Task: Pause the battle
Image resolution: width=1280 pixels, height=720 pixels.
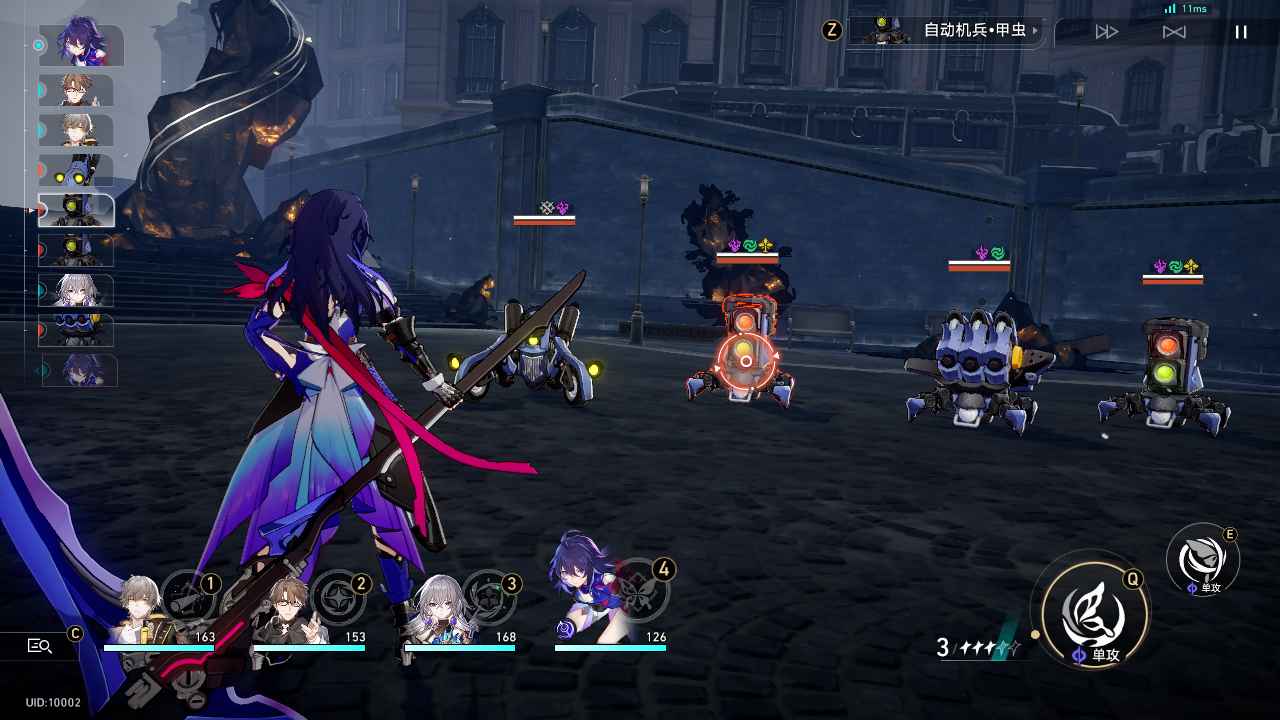Action: click(x=1241, y=32)
